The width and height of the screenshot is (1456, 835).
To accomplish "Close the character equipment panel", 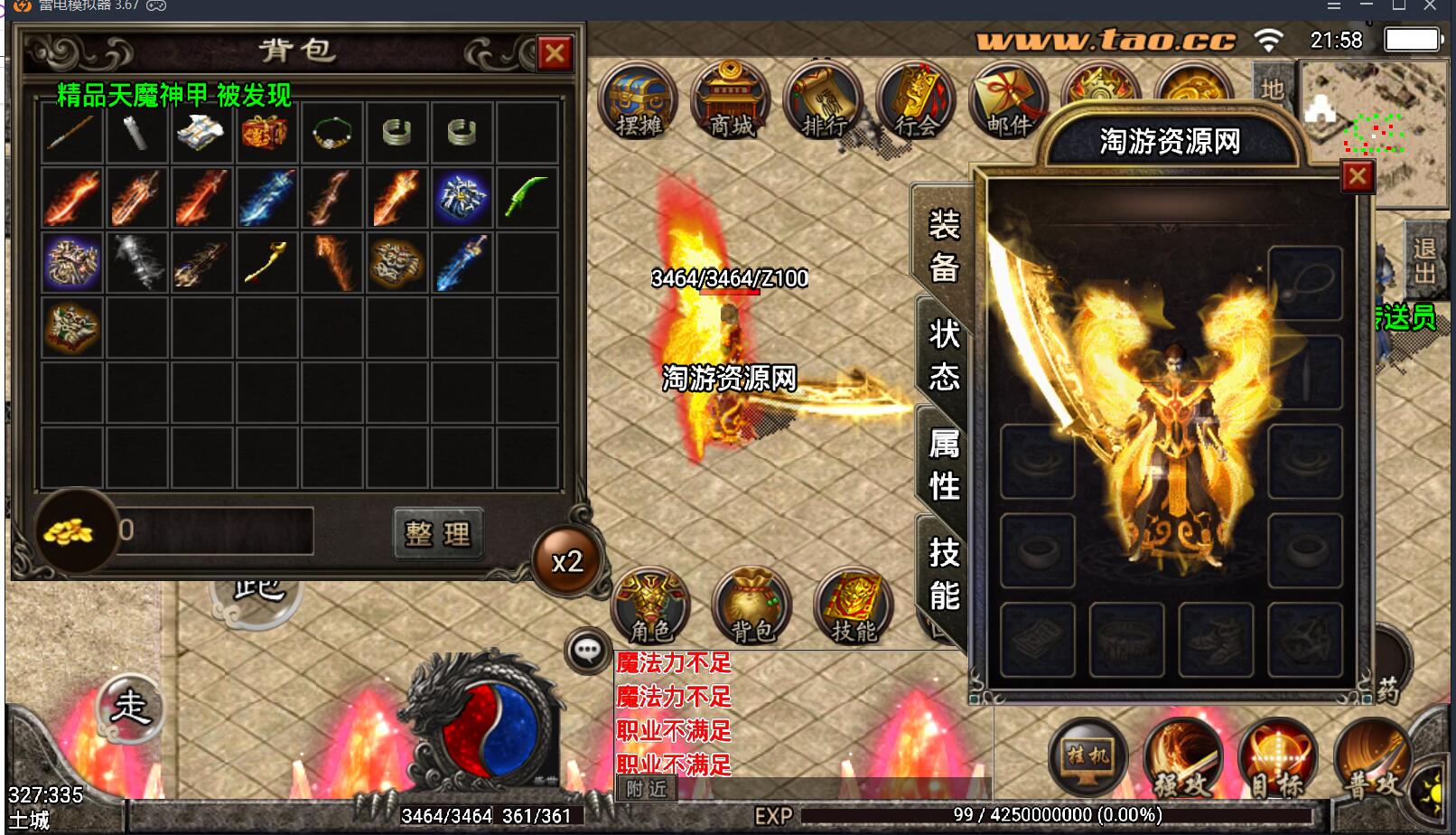I will coord(1357,176).
